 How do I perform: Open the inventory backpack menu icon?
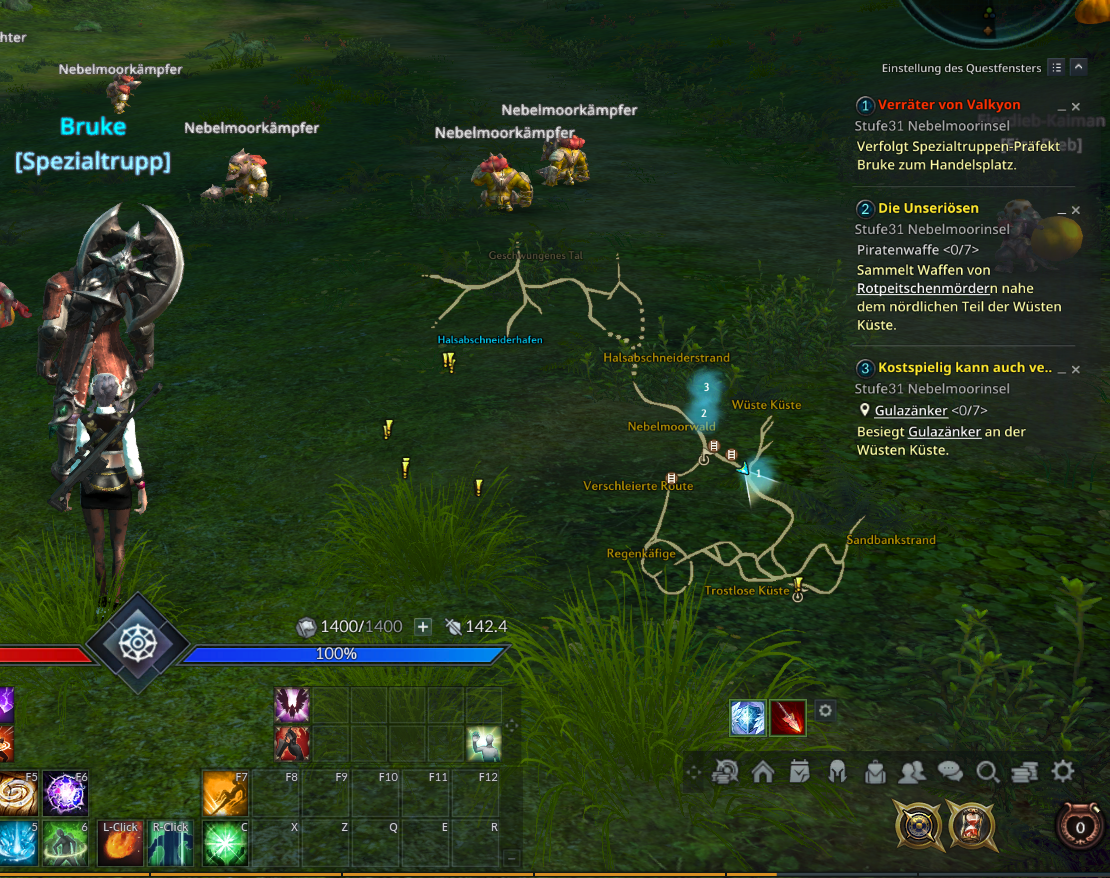click(x=875, y=771)
